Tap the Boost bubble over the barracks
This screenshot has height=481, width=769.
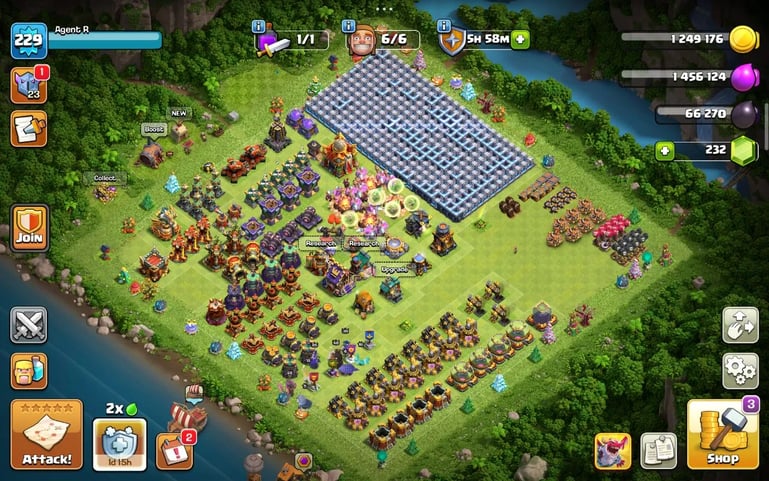[153, 129]
